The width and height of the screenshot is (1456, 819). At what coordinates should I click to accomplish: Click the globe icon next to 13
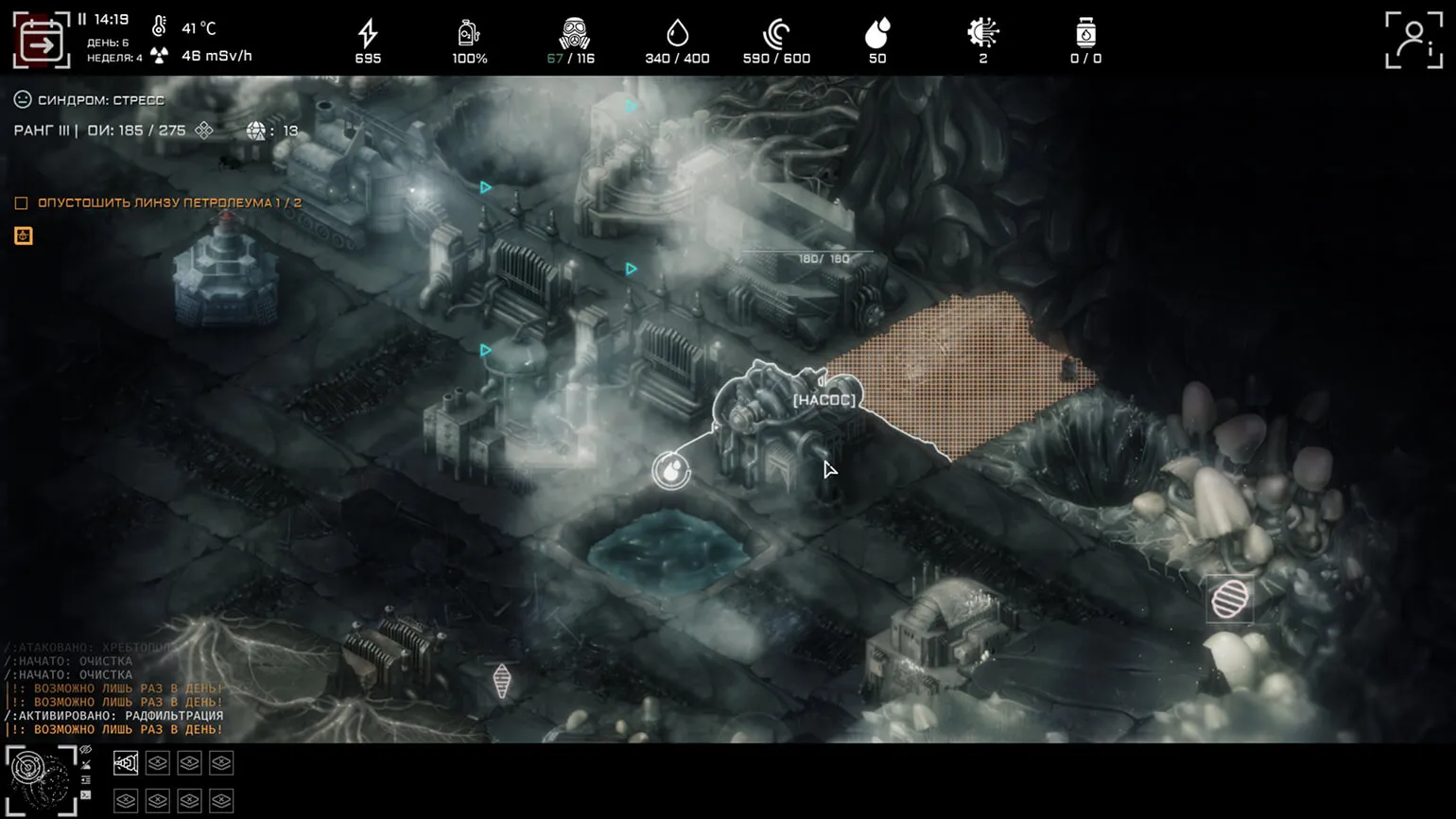(x=255, y=131)
